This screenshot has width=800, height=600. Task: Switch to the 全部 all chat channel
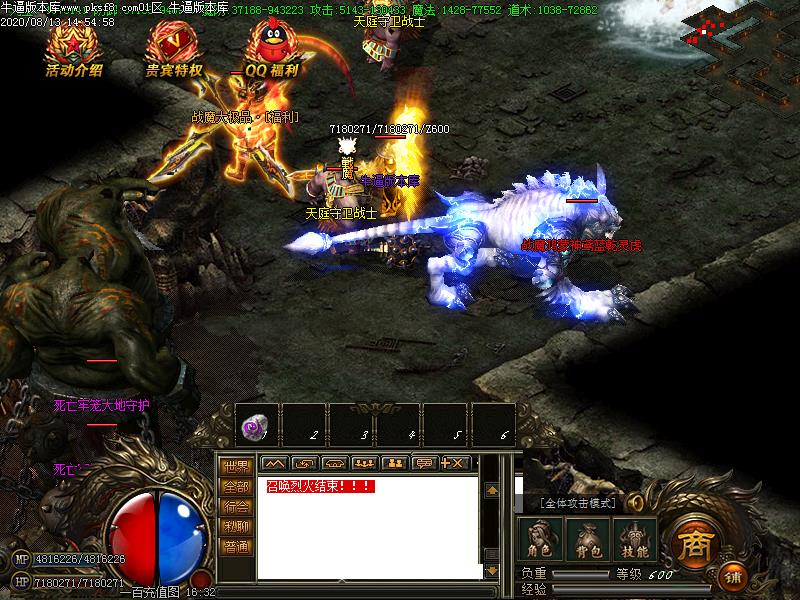tap(236, 487)
